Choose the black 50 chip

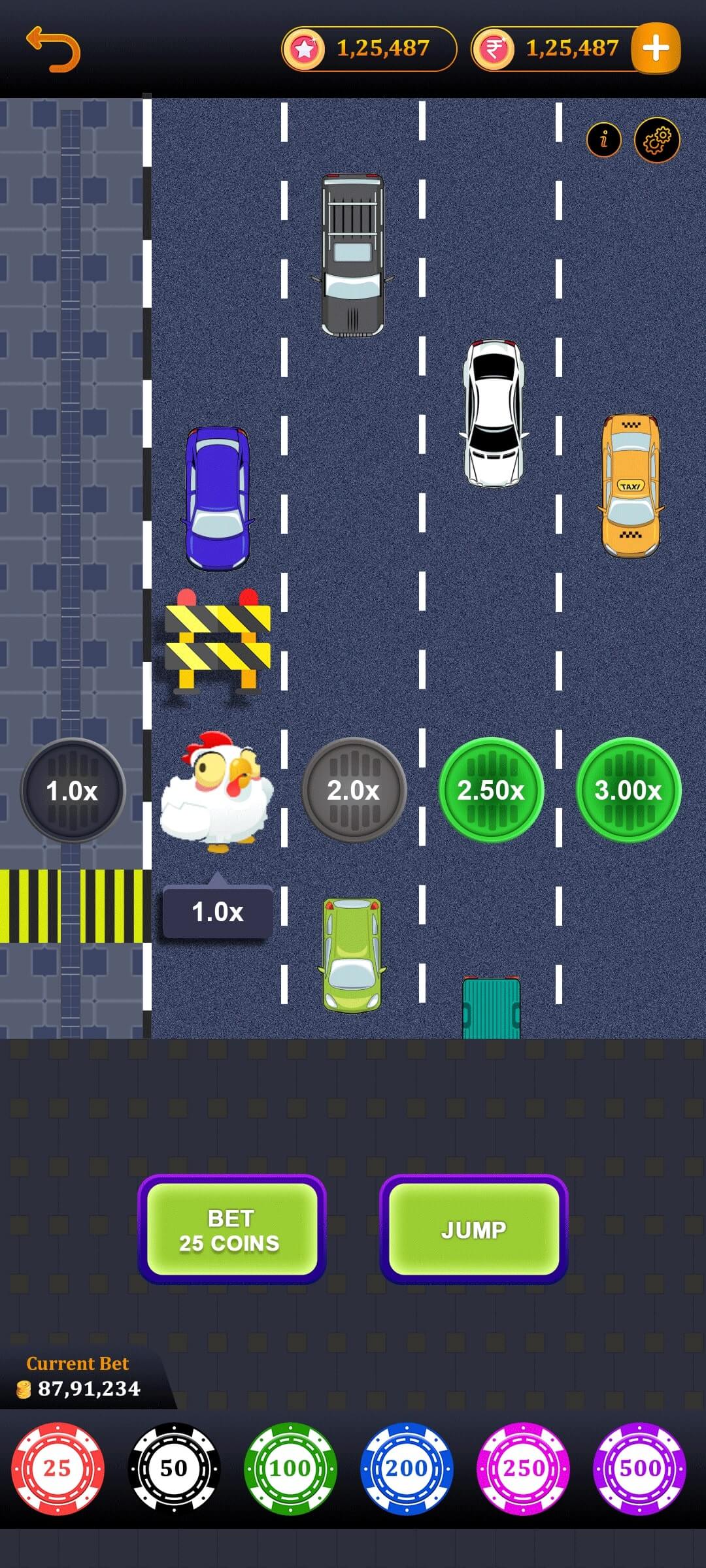coord(174,1469)
